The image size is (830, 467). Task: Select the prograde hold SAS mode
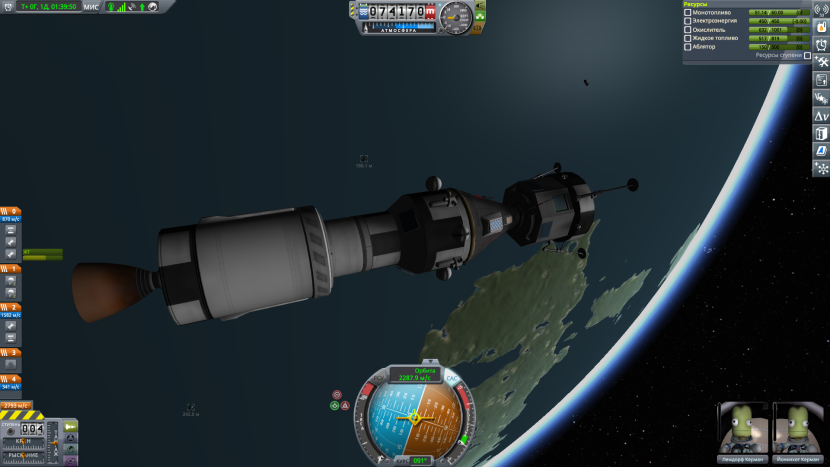335,406
